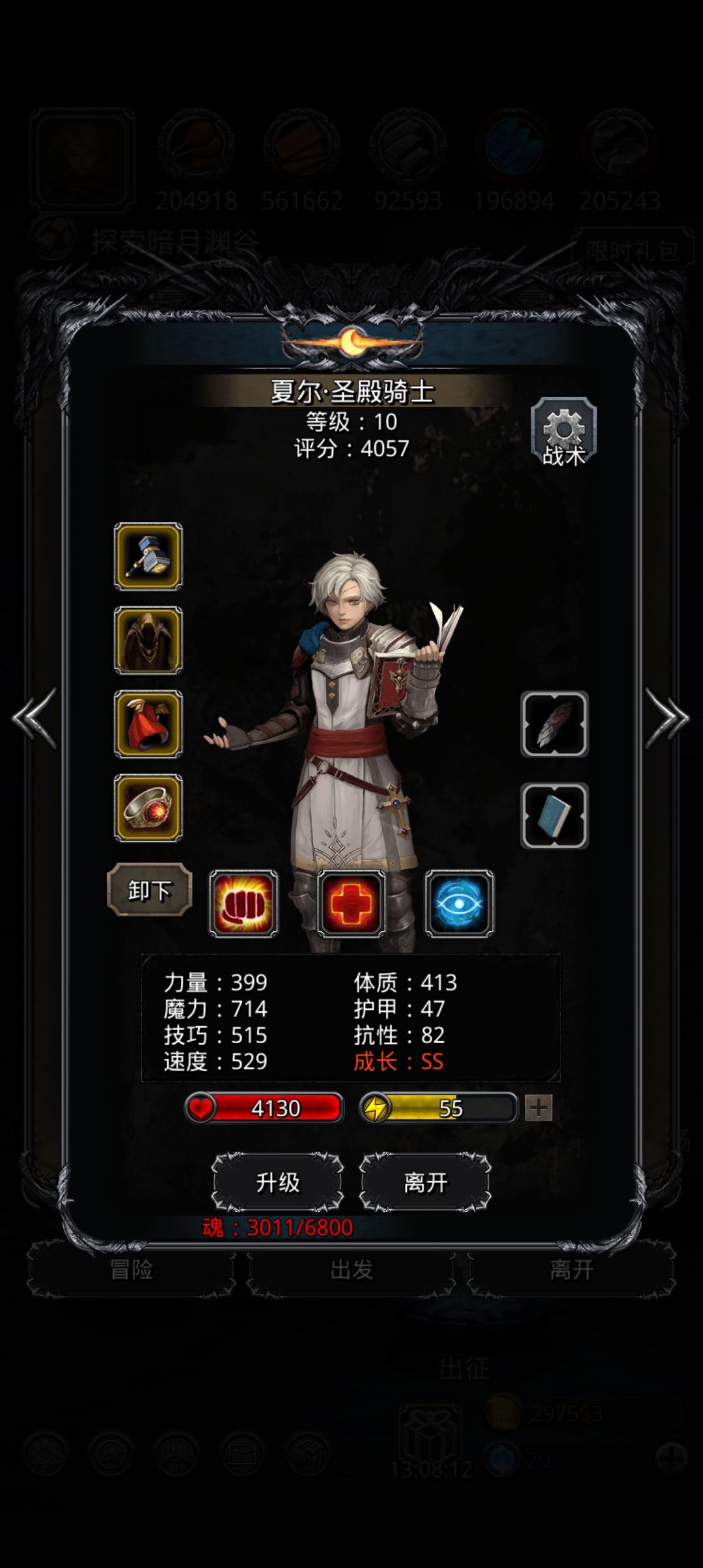Open the blue book item slot
The height and width of the screenshot is (1568, 703).
tap(555, 815)
